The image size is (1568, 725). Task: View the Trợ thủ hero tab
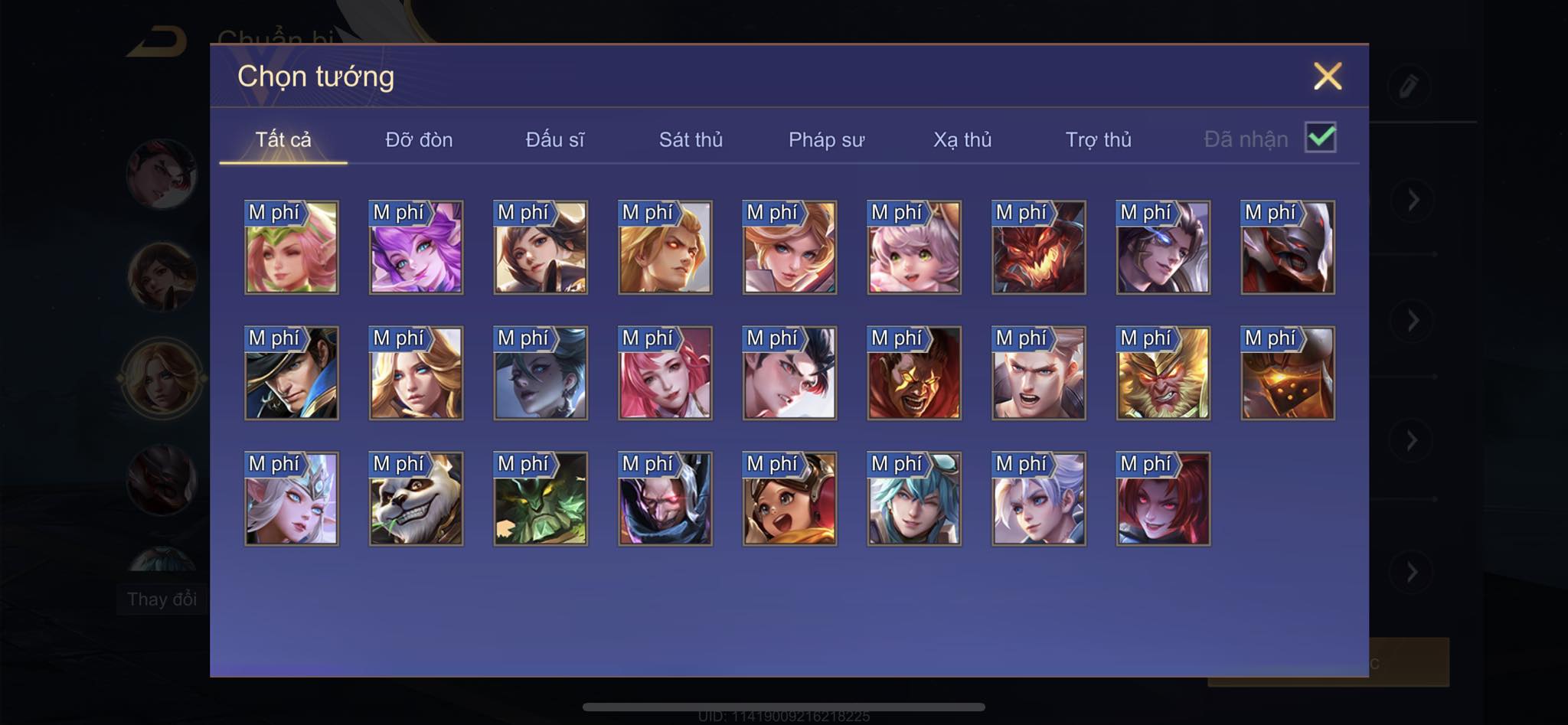coord(1098,139)
